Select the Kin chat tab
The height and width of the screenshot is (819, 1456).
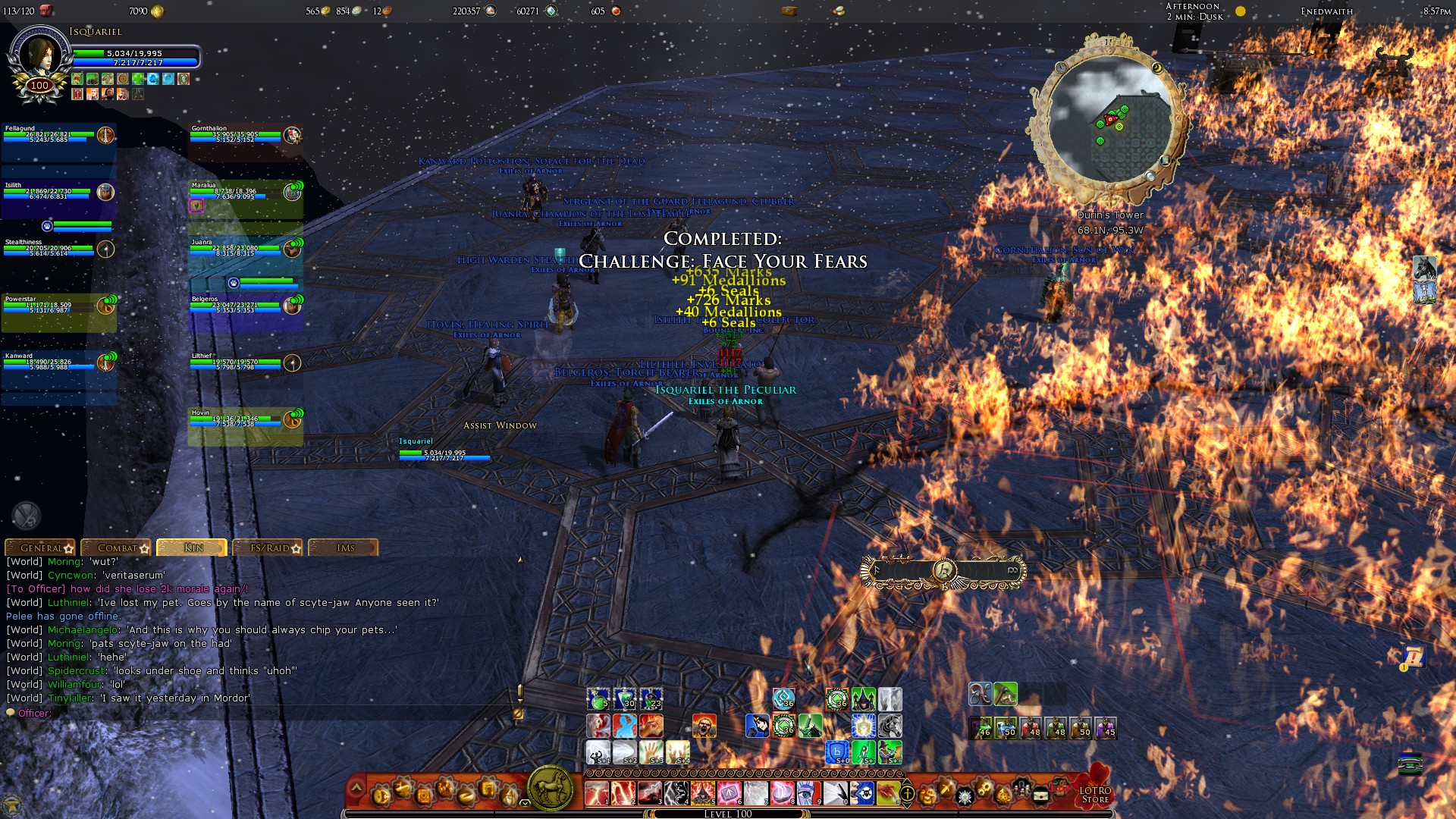click(193, 548)
